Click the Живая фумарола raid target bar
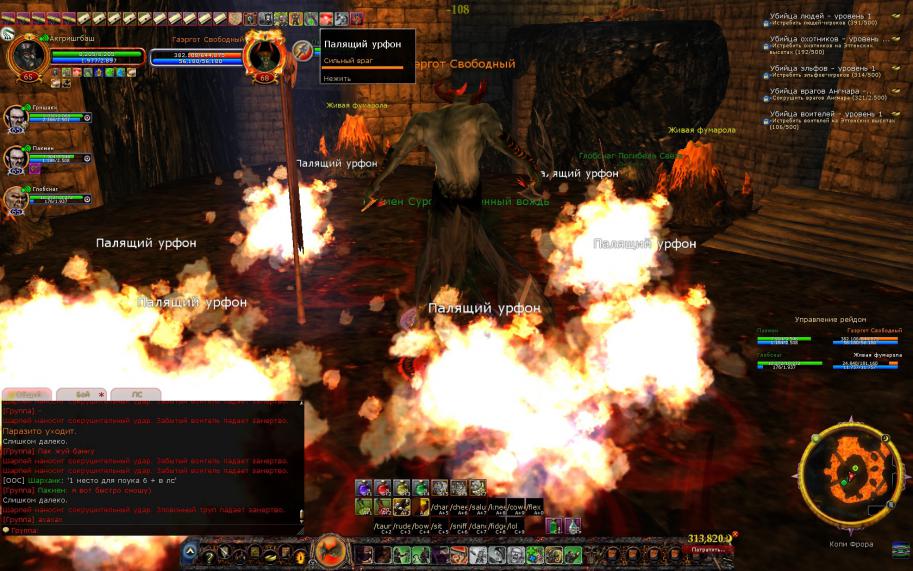913x571 pixels. (877, 361)
